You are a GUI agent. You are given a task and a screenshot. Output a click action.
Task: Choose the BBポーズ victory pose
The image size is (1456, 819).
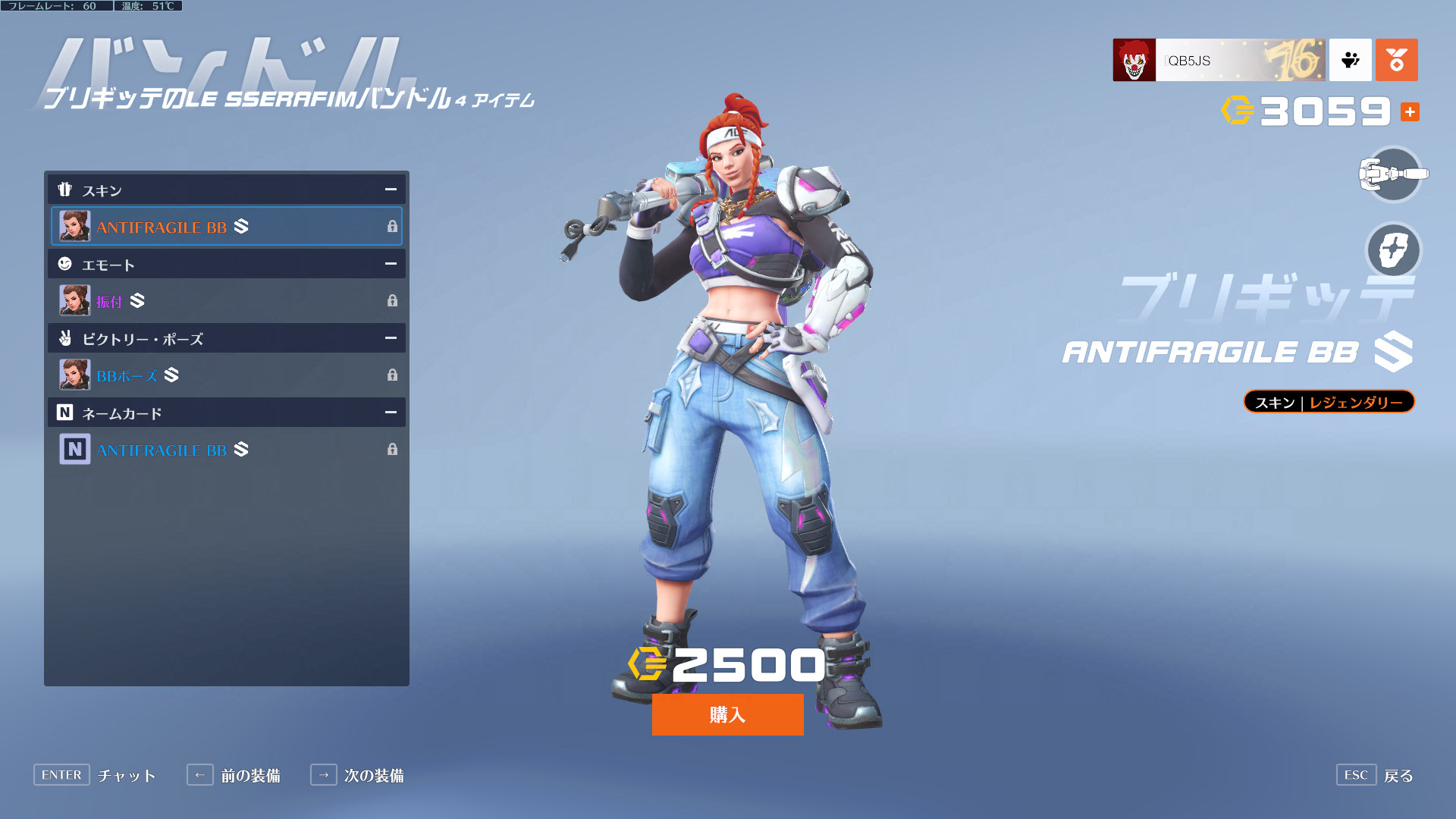(226, 375)
